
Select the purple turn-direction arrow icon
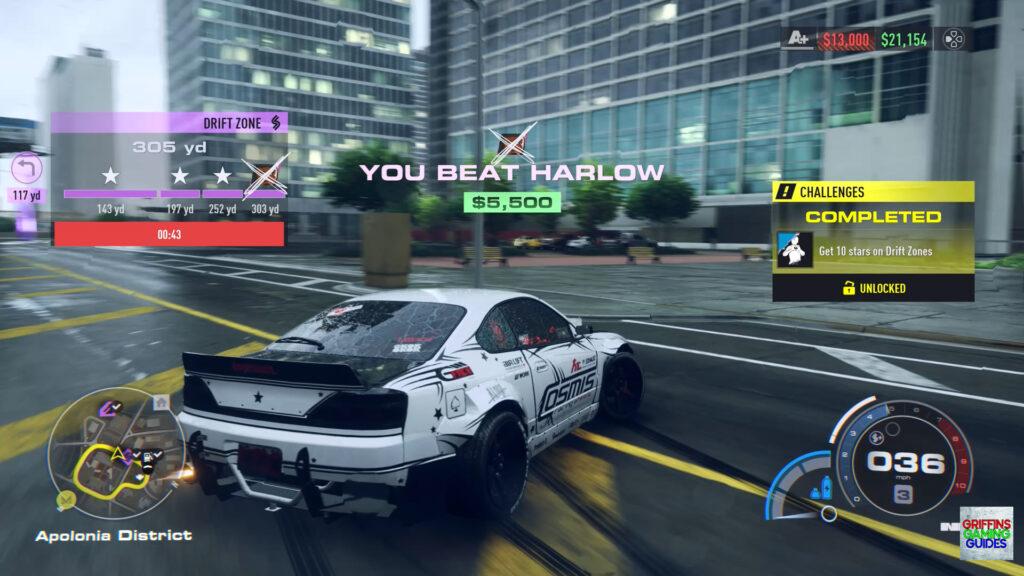tap(26, 169)
